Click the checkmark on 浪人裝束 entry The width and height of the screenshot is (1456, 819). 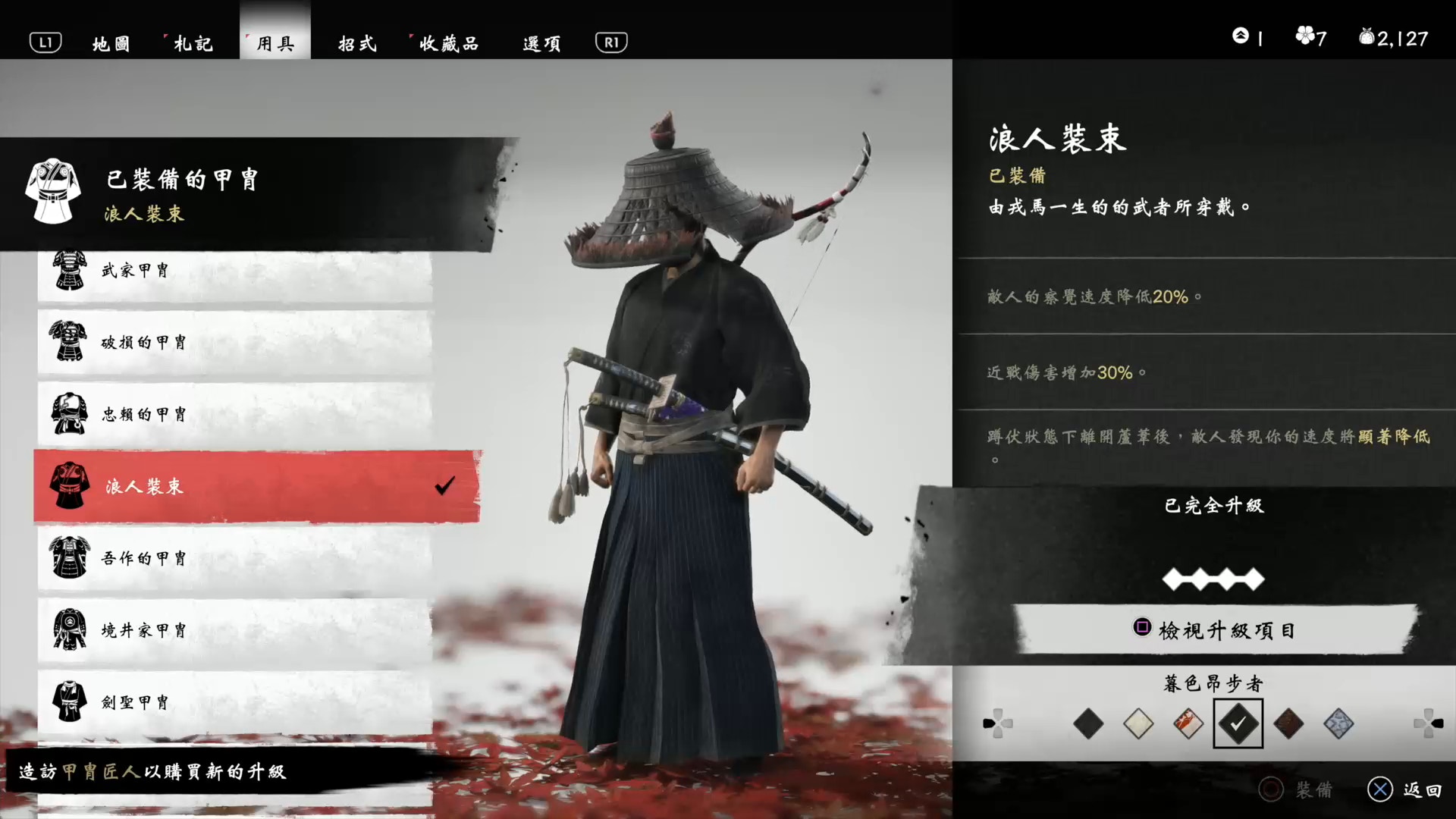pyautogui.click(x=446, y=486)
